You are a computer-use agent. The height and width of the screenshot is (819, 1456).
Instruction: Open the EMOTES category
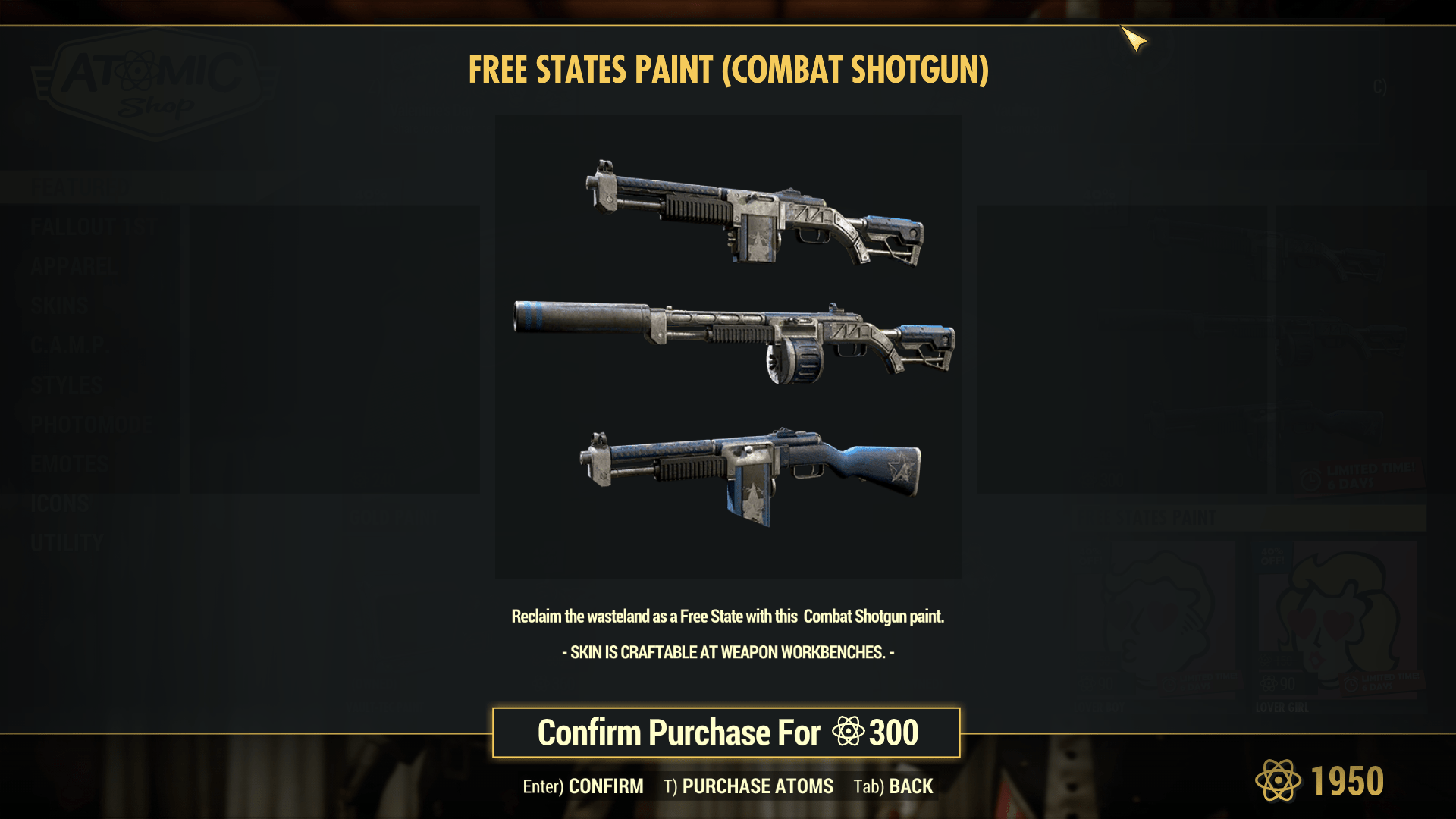(x=70, y=463)
